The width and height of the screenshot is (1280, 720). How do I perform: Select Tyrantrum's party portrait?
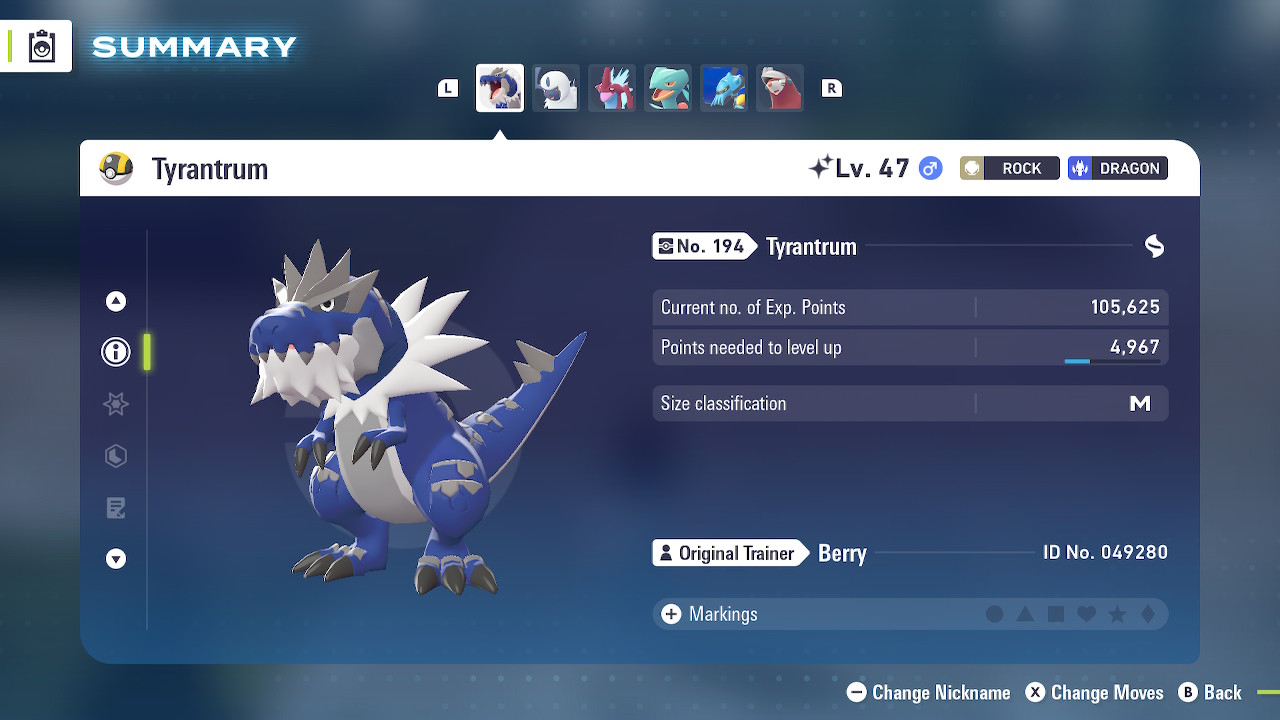pyautogui.click(x=499, y=88)
